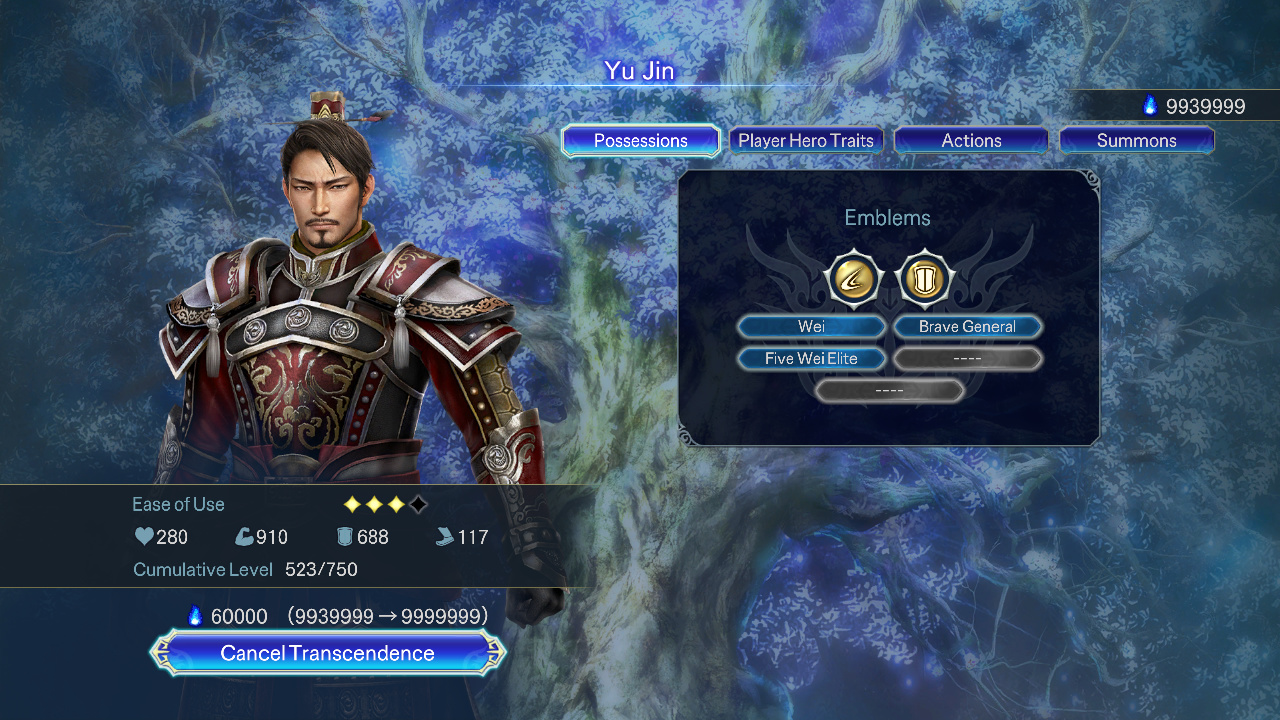Click the Yu Jin character name header
1280x720 pixels.
[640, 71]
